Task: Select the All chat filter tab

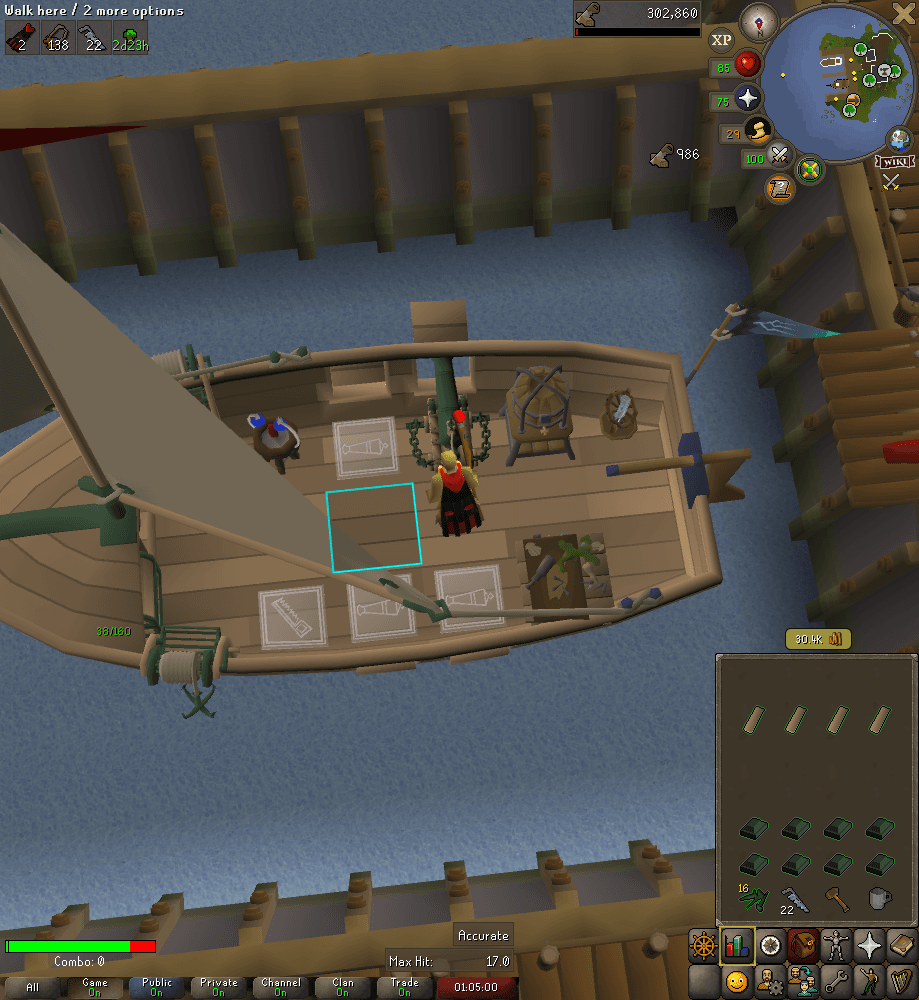Action: coord(33,987)
